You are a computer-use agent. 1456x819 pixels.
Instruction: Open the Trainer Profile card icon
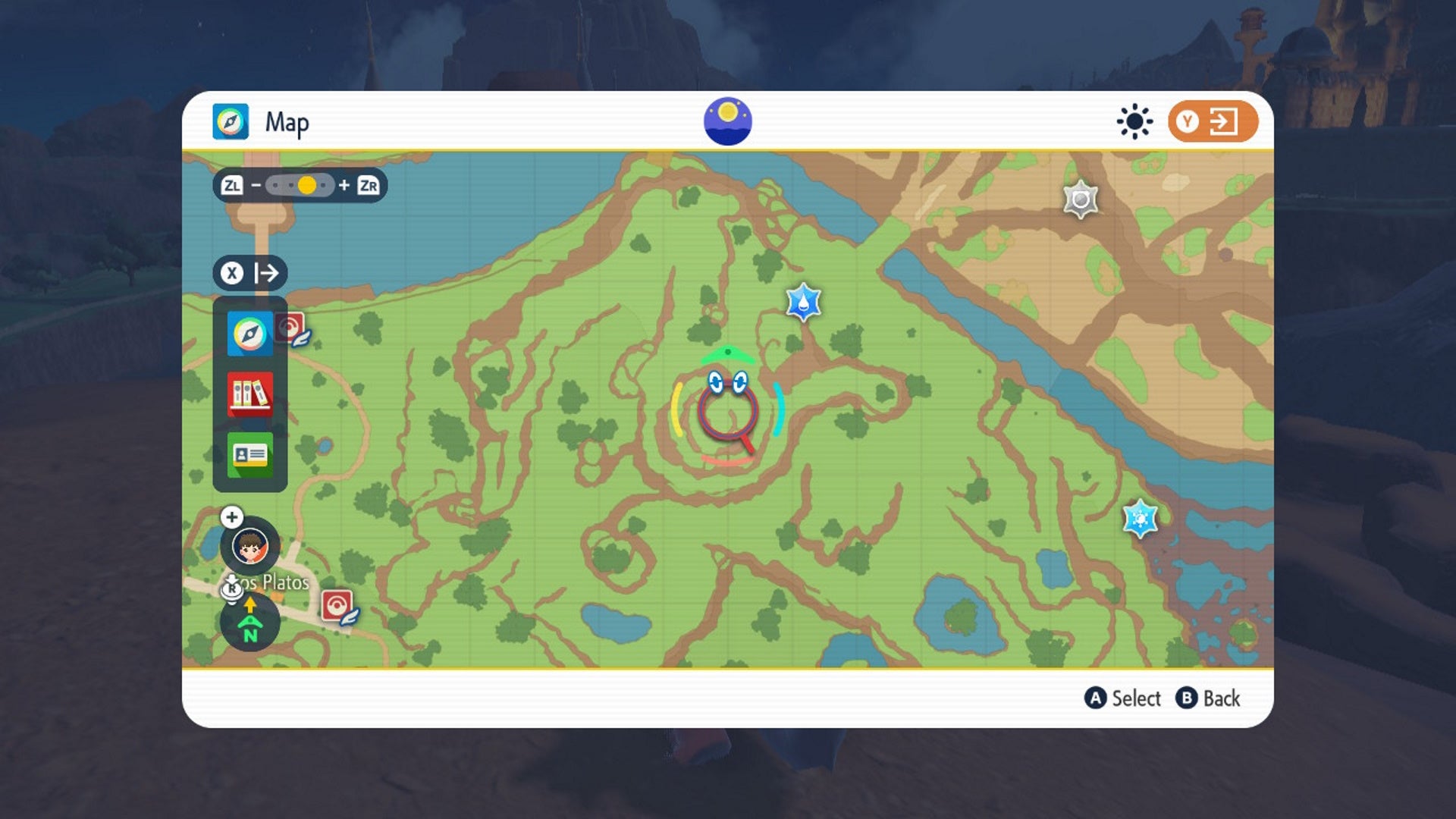[249, 454]
